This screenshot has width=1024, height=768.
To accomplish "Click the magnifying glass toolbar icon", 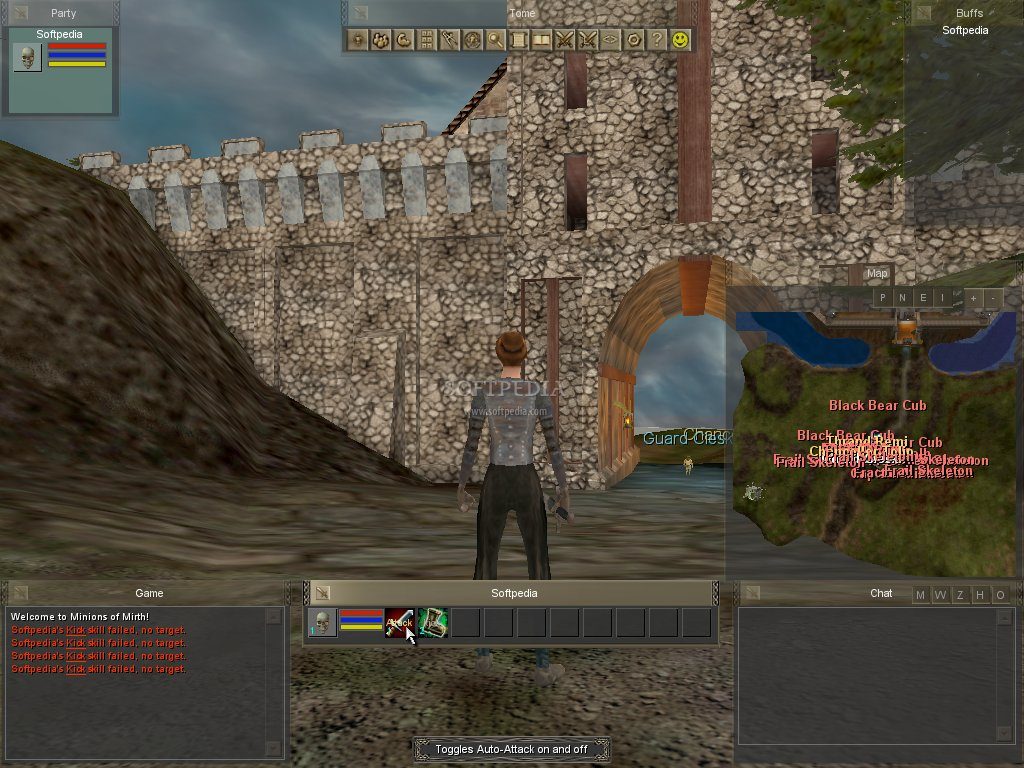I will [x=495, y=40].
